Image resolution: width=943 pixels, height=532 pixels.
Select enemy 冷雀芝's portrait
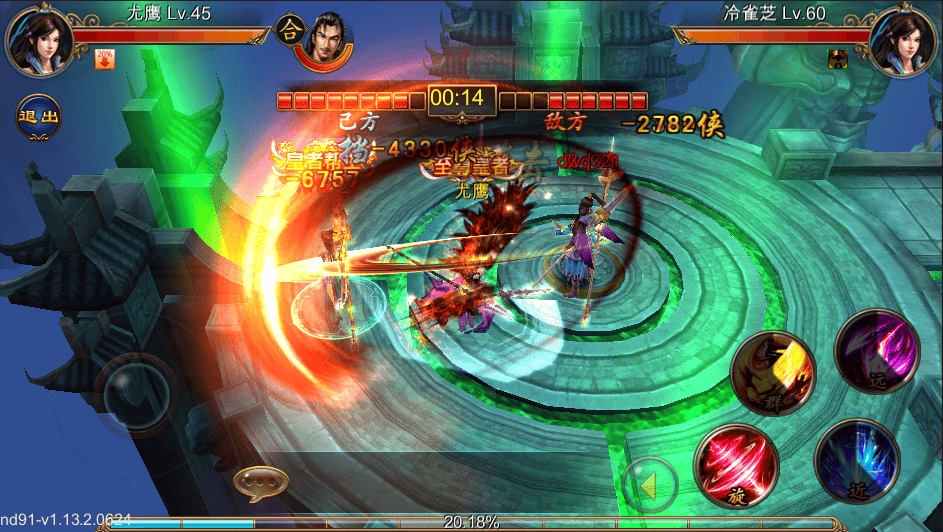pyautogui.click(x=903, y=39)
